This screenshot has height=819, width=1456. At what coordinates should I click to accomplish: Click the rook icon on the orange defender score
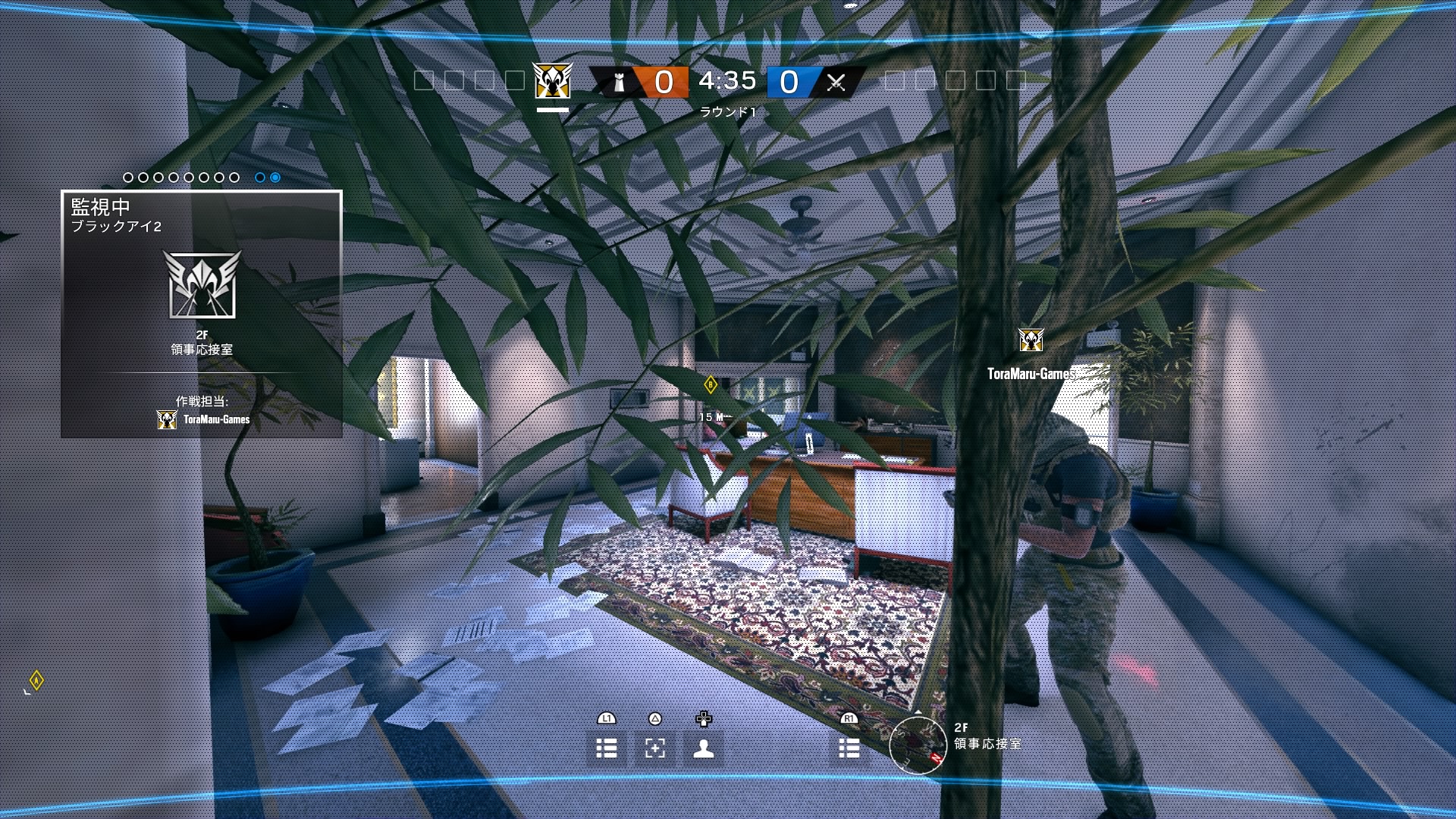pos(618,82)
